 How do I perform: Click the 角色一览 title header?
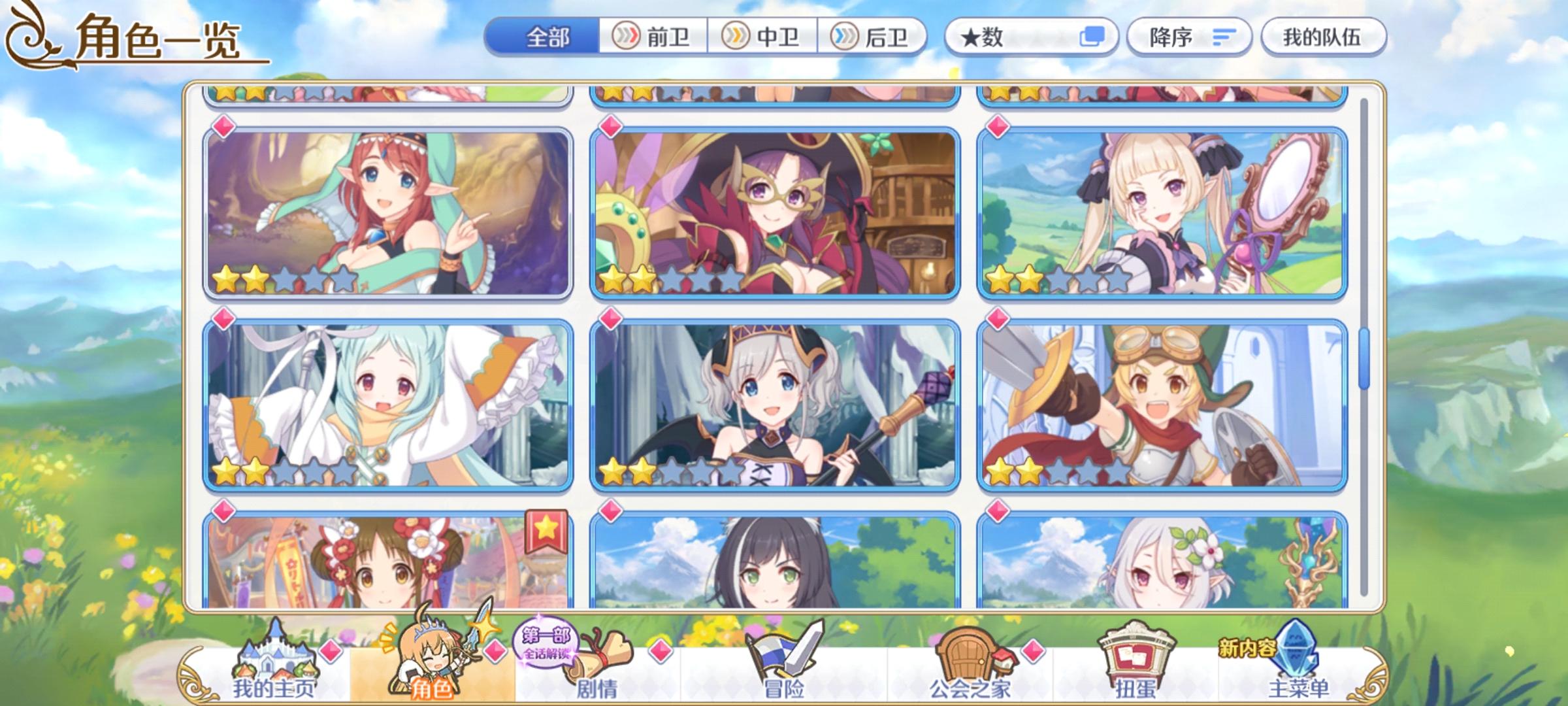point(157,41)
